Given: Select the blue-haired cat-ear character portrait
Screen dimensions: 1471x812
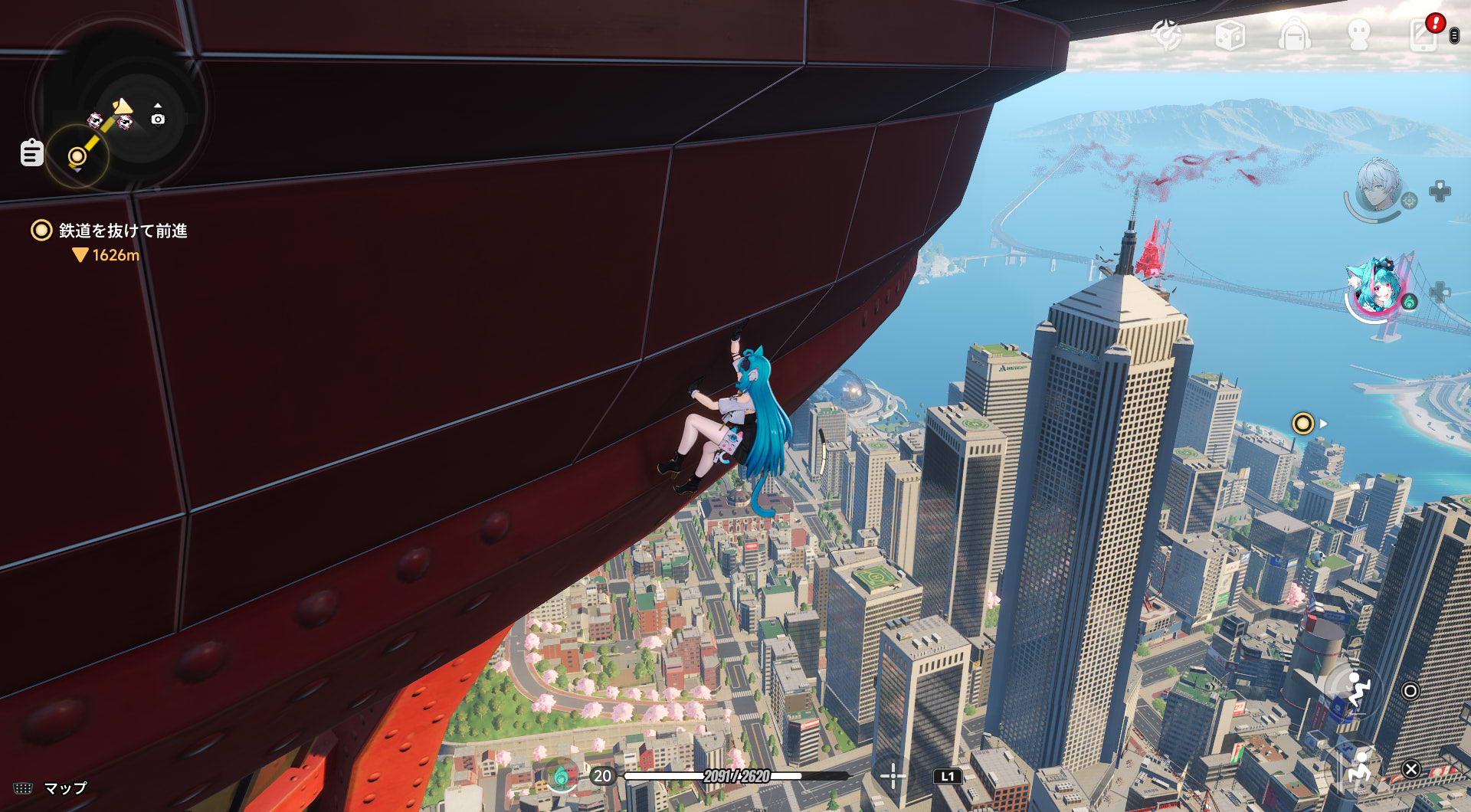Looking at the screenshot, I should 1376,289.
